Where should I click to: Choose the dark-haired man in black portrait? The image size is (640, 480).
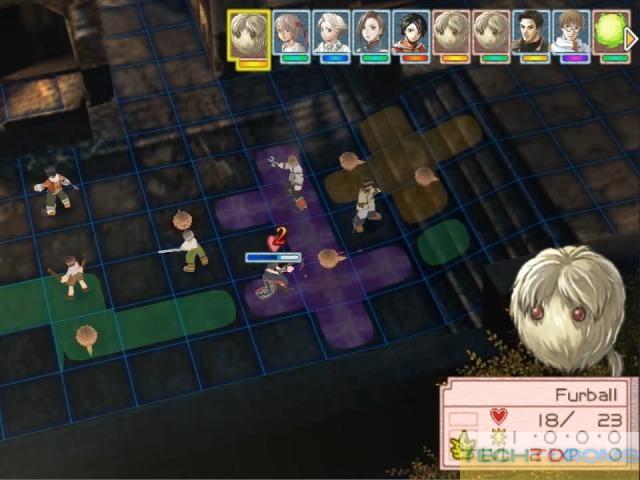pyautogui.click(x=530, y=34)
